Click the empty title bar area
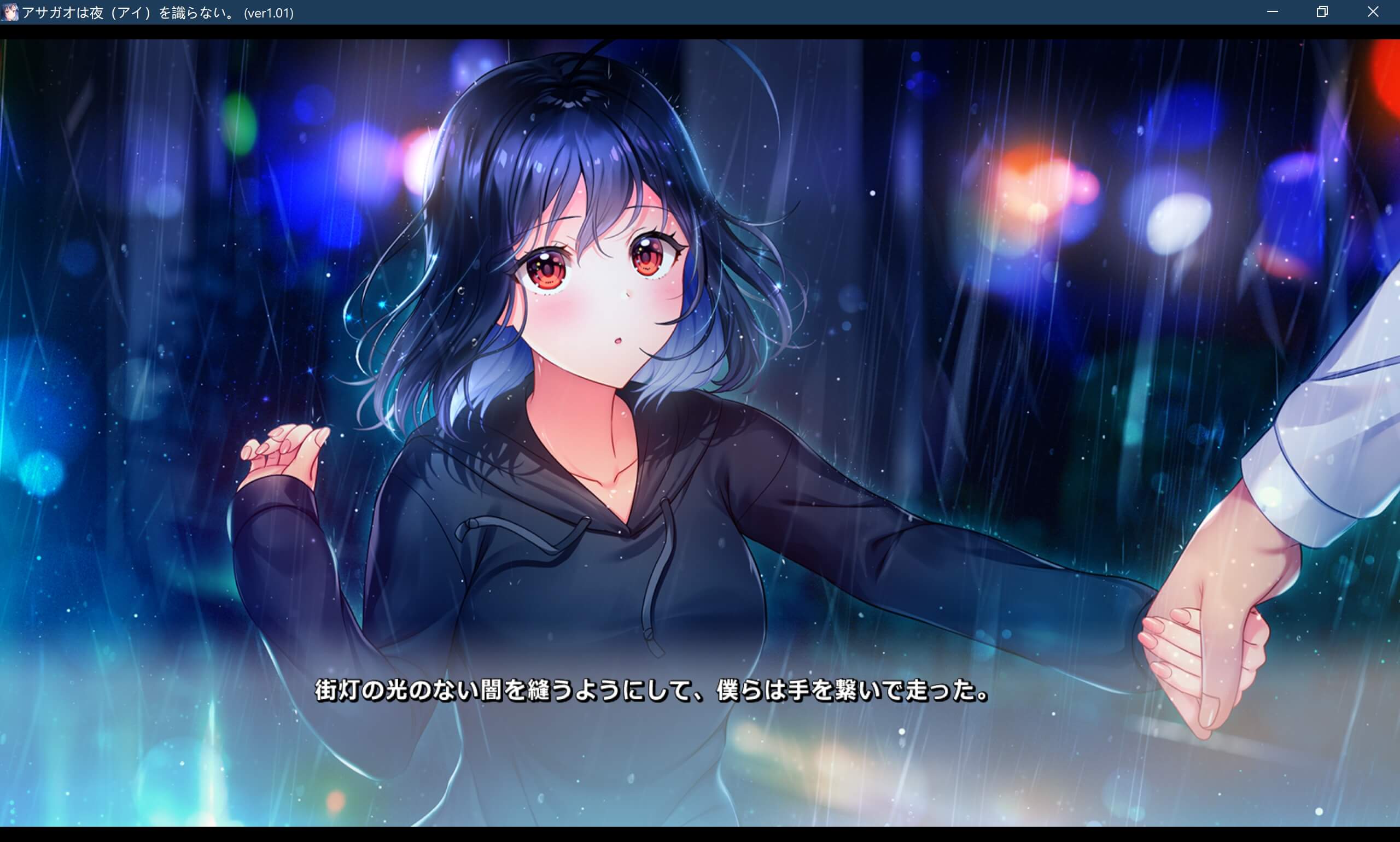Viewport: 1400px width, 842px height. pyautogui.click(x=738, y=12)
